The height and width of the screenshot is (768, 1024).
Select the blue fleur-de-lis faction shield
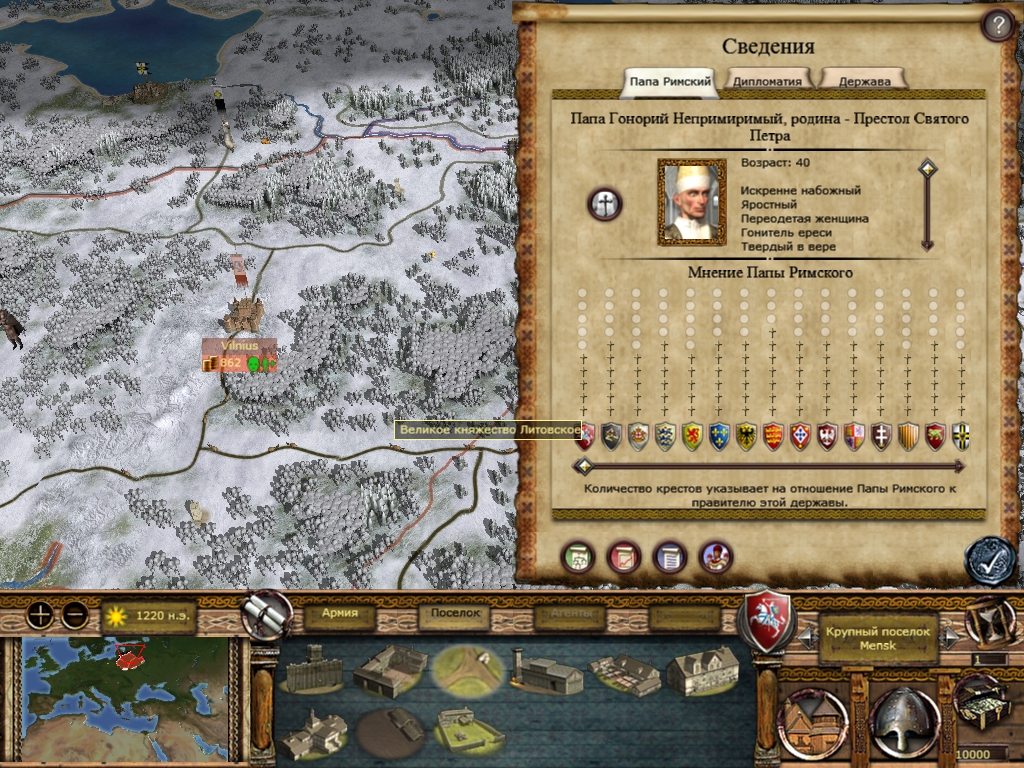718,436
